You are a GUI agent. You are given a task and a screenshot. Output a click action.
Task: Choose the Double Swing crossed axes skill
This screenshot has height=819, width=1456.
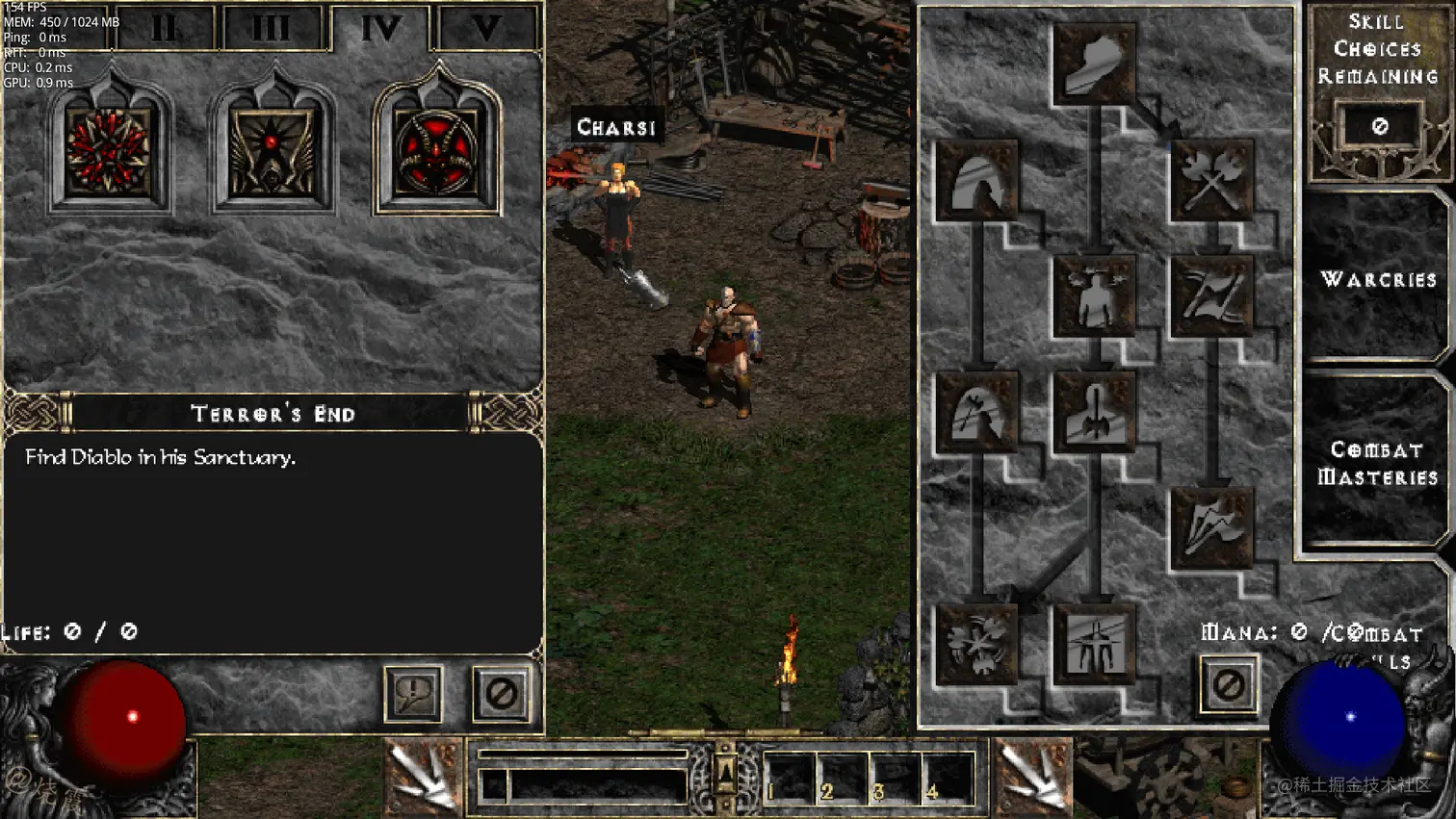coord(1211,180)
